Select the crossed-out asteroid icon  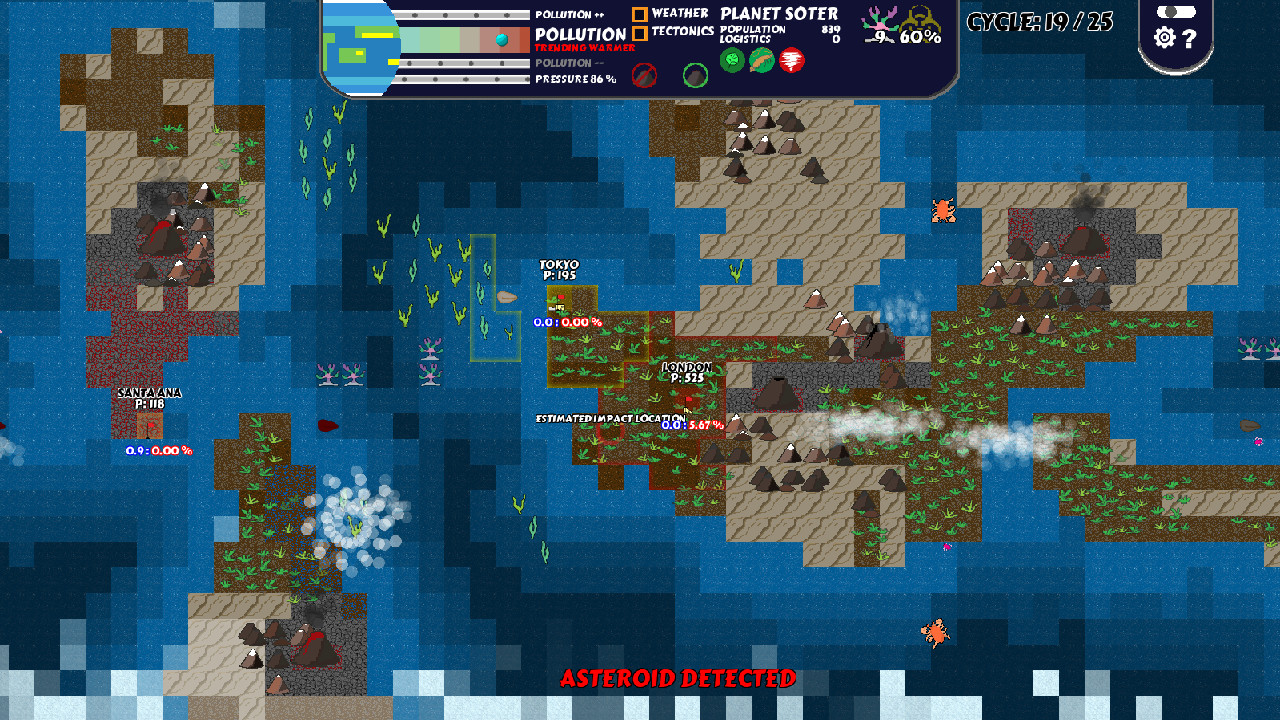644,76
